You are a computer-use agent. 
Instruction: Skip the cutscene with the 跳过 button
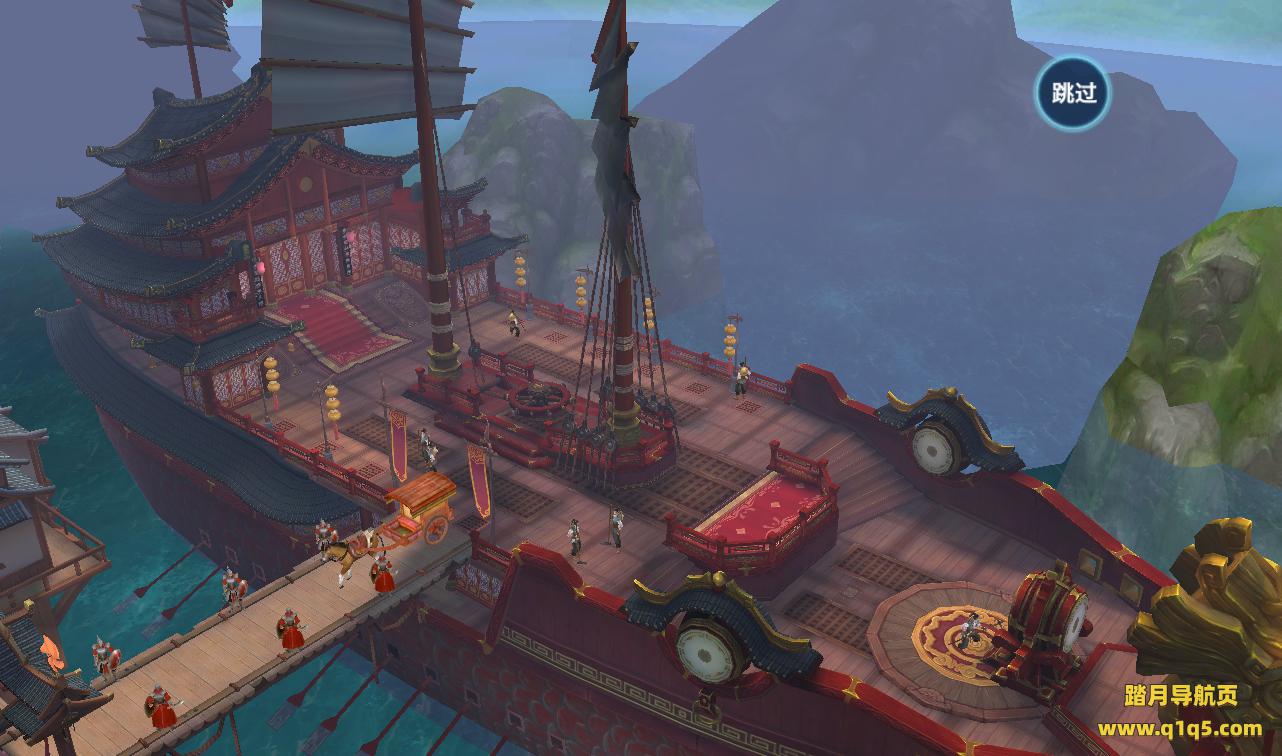tap(1073, 93)
